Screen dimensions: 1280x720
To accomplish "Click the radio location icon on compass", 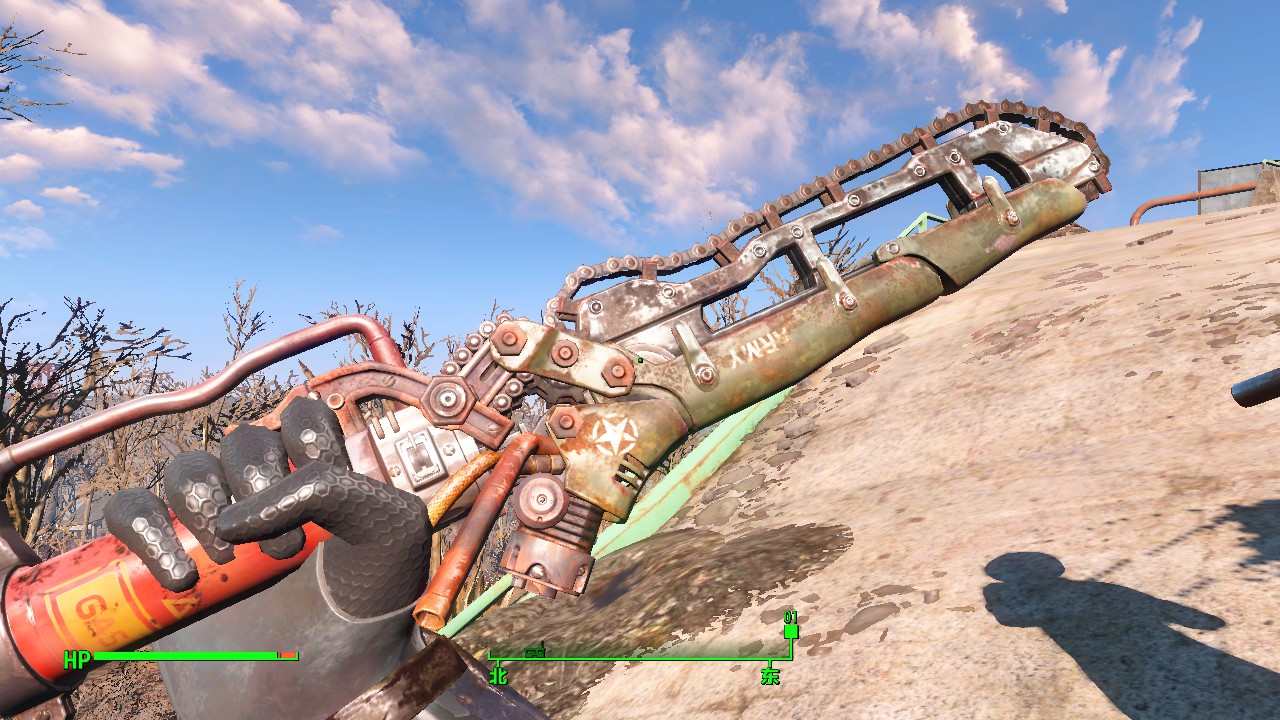I will click(534, 651).
